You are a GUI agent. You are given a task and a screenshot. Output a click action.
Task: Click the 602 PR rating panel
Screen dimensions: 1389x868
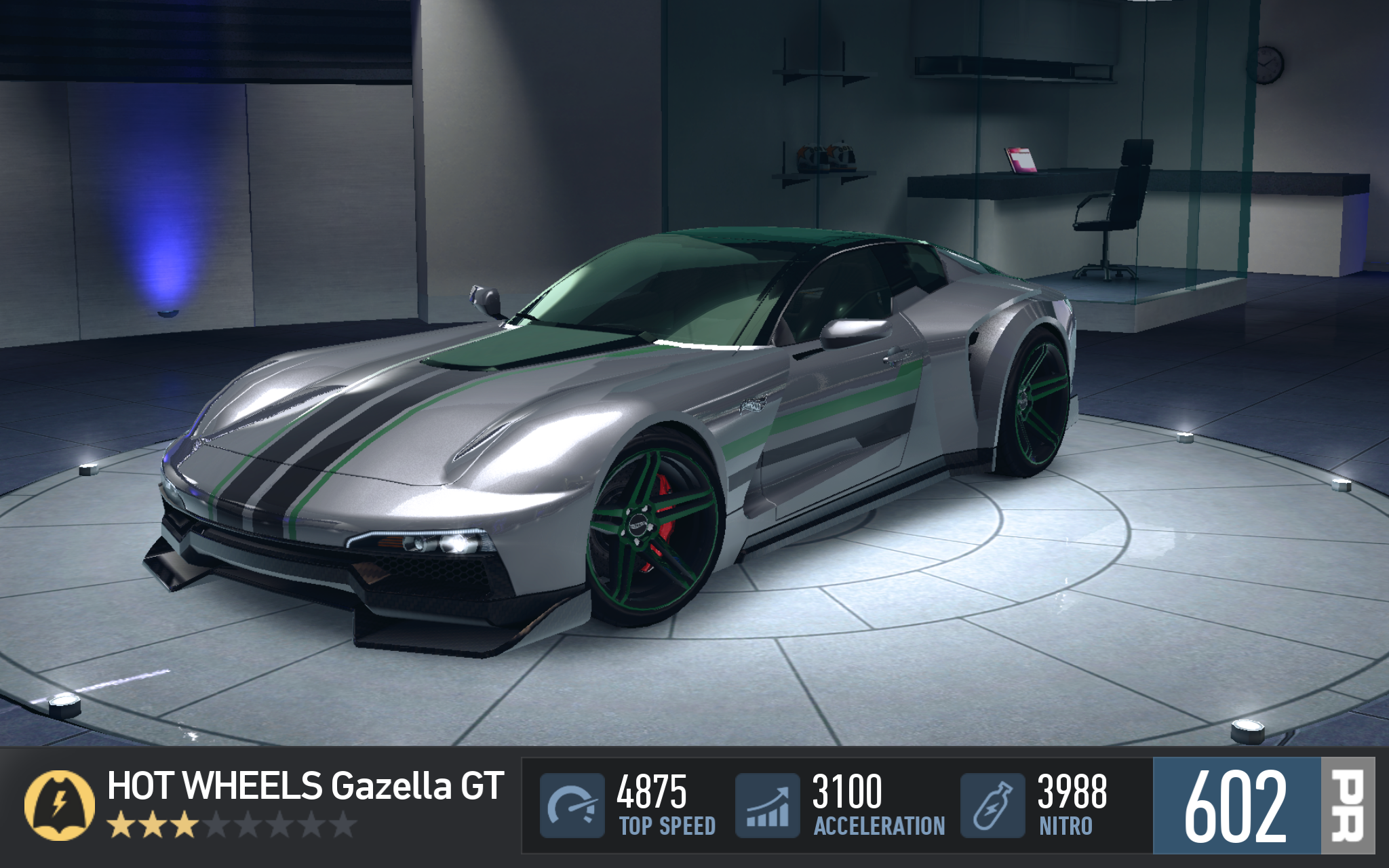pos(1263,806)
